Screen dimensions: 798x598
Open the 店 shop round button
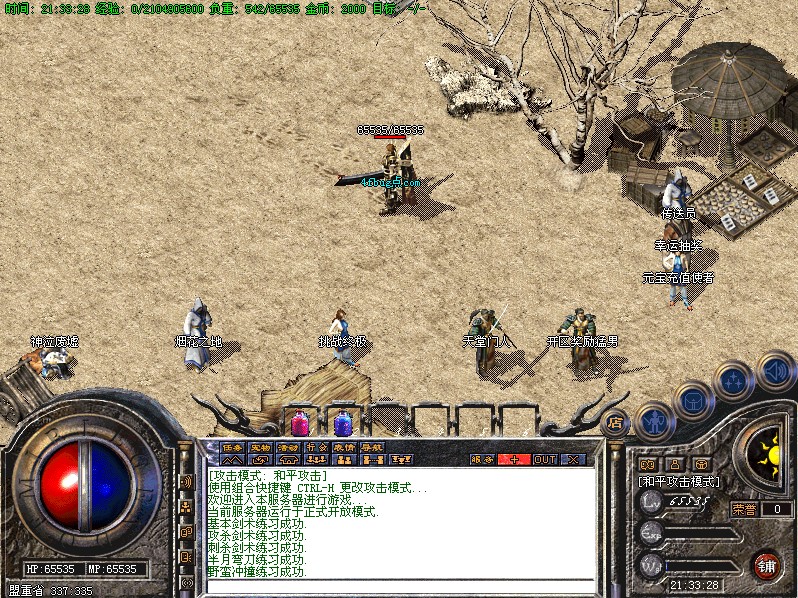(x=616, y=422)
